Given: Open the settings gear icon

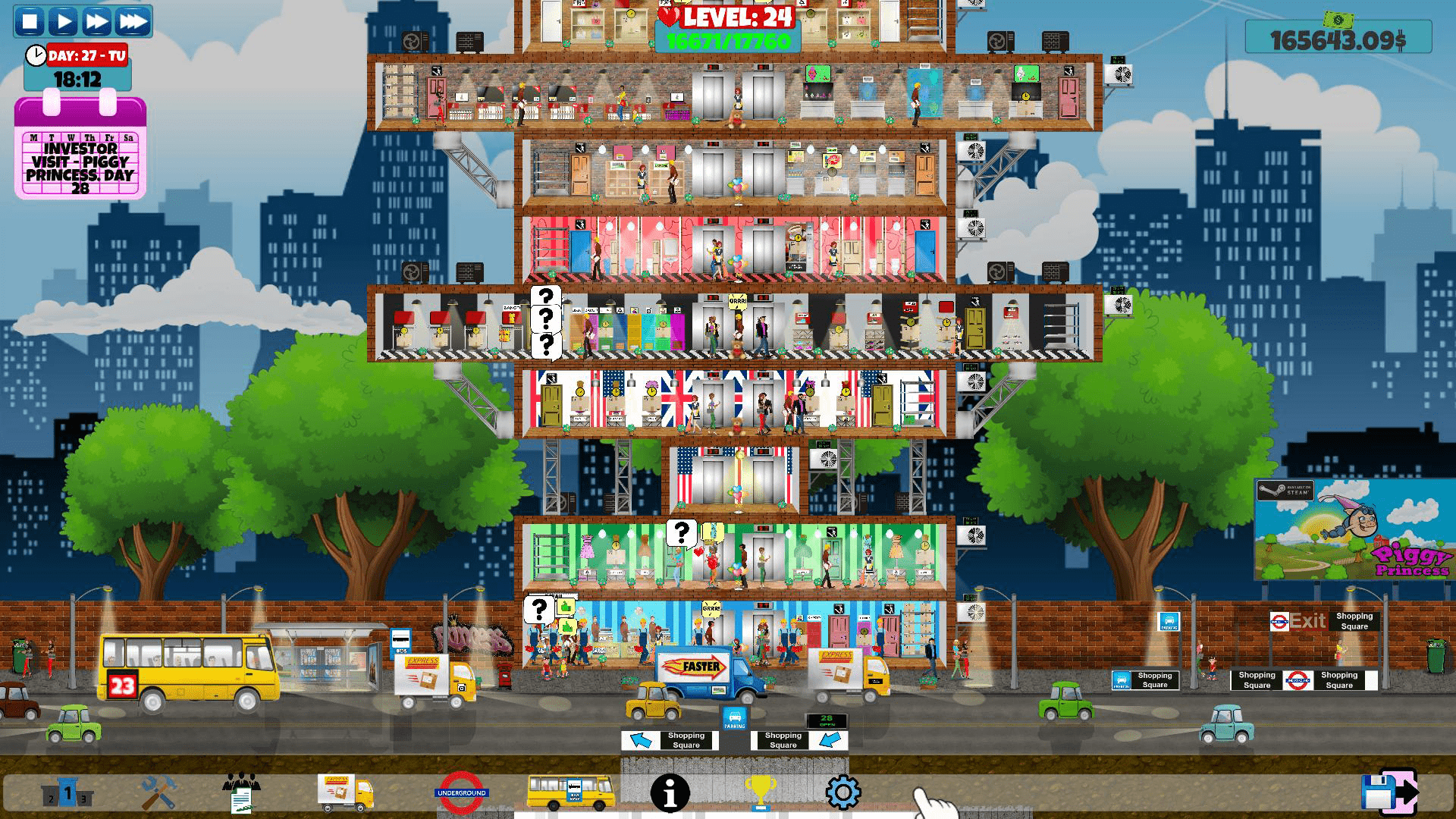Looking at the screenshot, I should click(842, 789).
